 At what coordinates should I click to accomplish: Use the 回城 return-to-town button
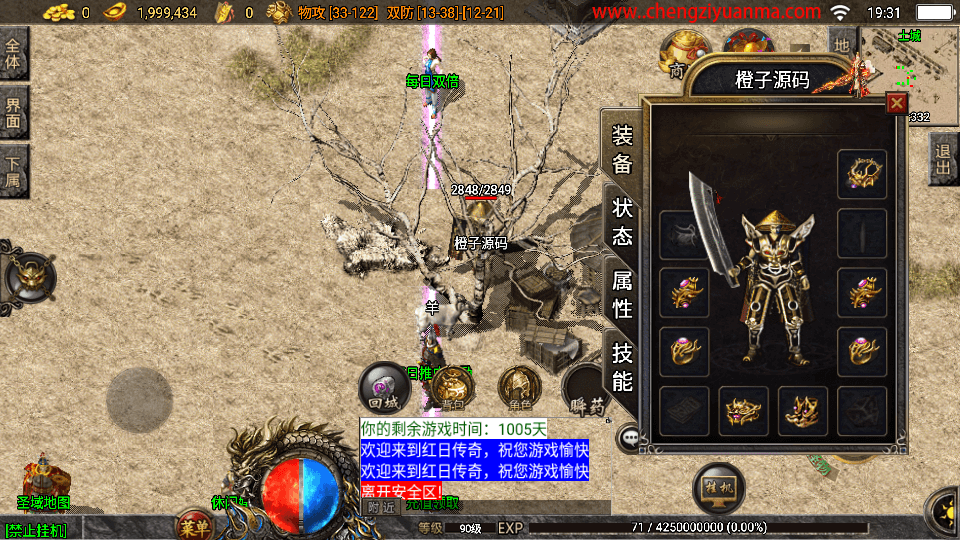pos(384,387)
